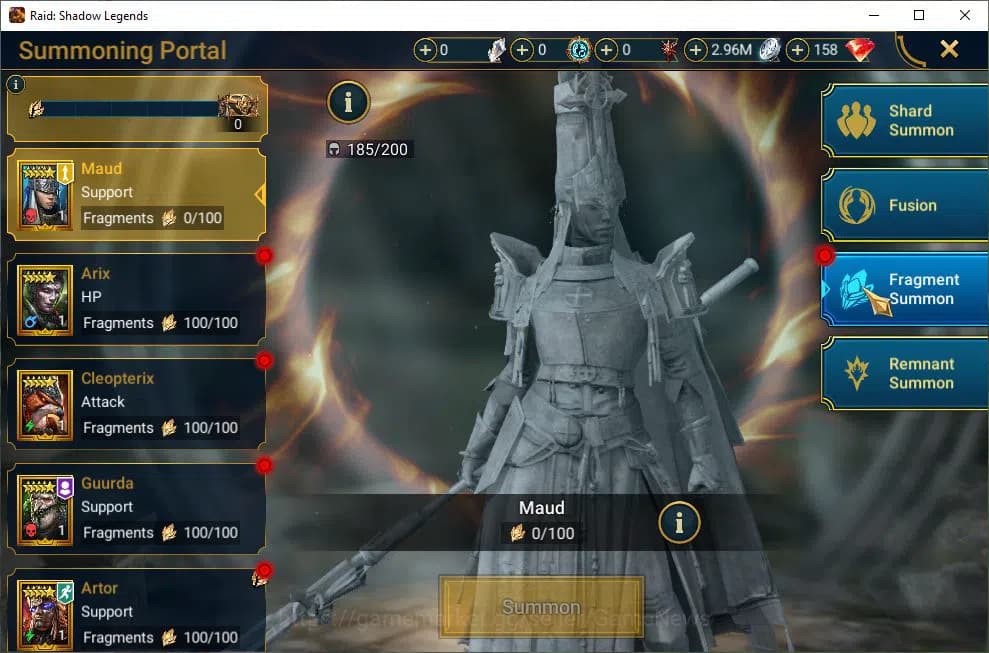989x653 pixels.
Task: Close the Summoning Portal screen
Action: [949, 49]
